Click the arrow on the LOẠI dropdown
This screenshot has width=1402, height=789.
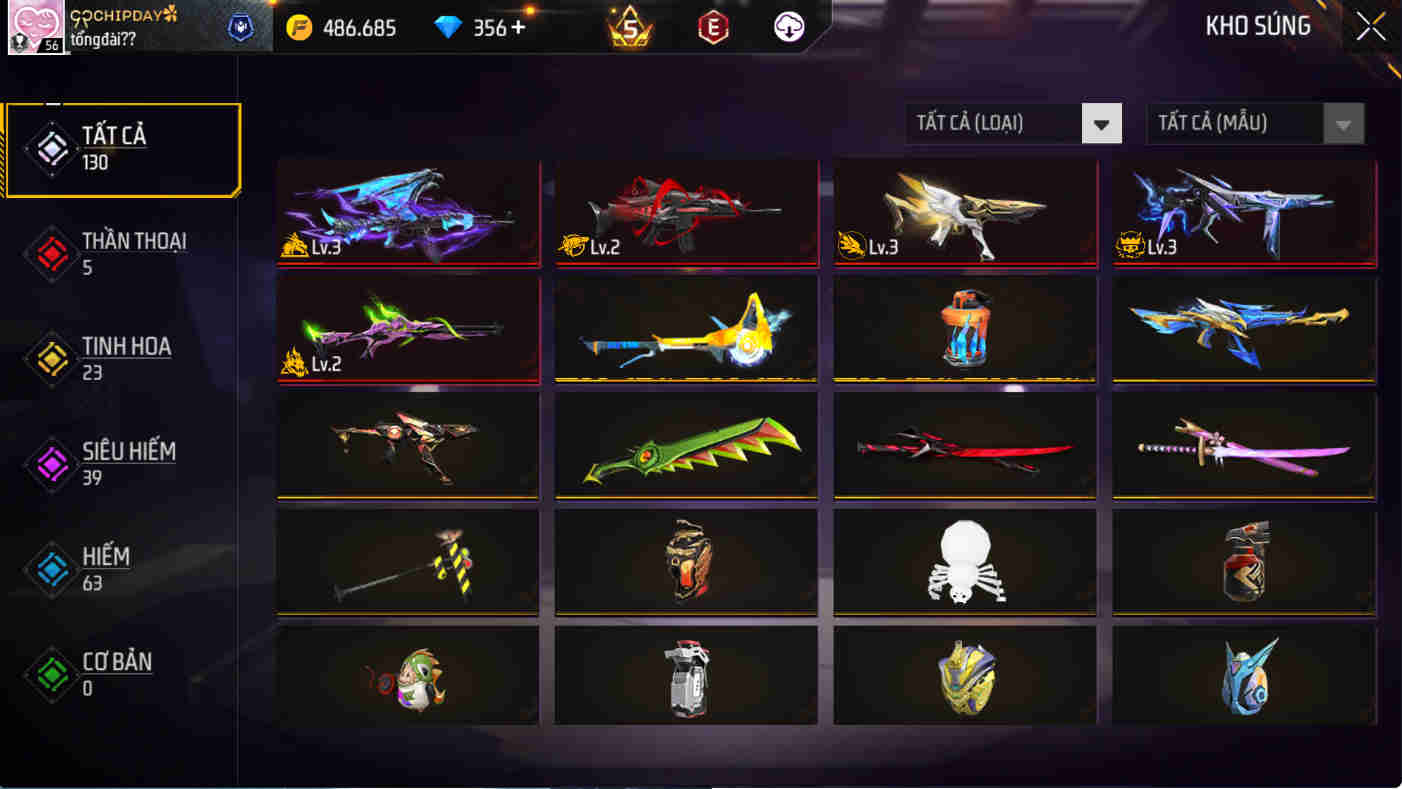(1103, 123)
